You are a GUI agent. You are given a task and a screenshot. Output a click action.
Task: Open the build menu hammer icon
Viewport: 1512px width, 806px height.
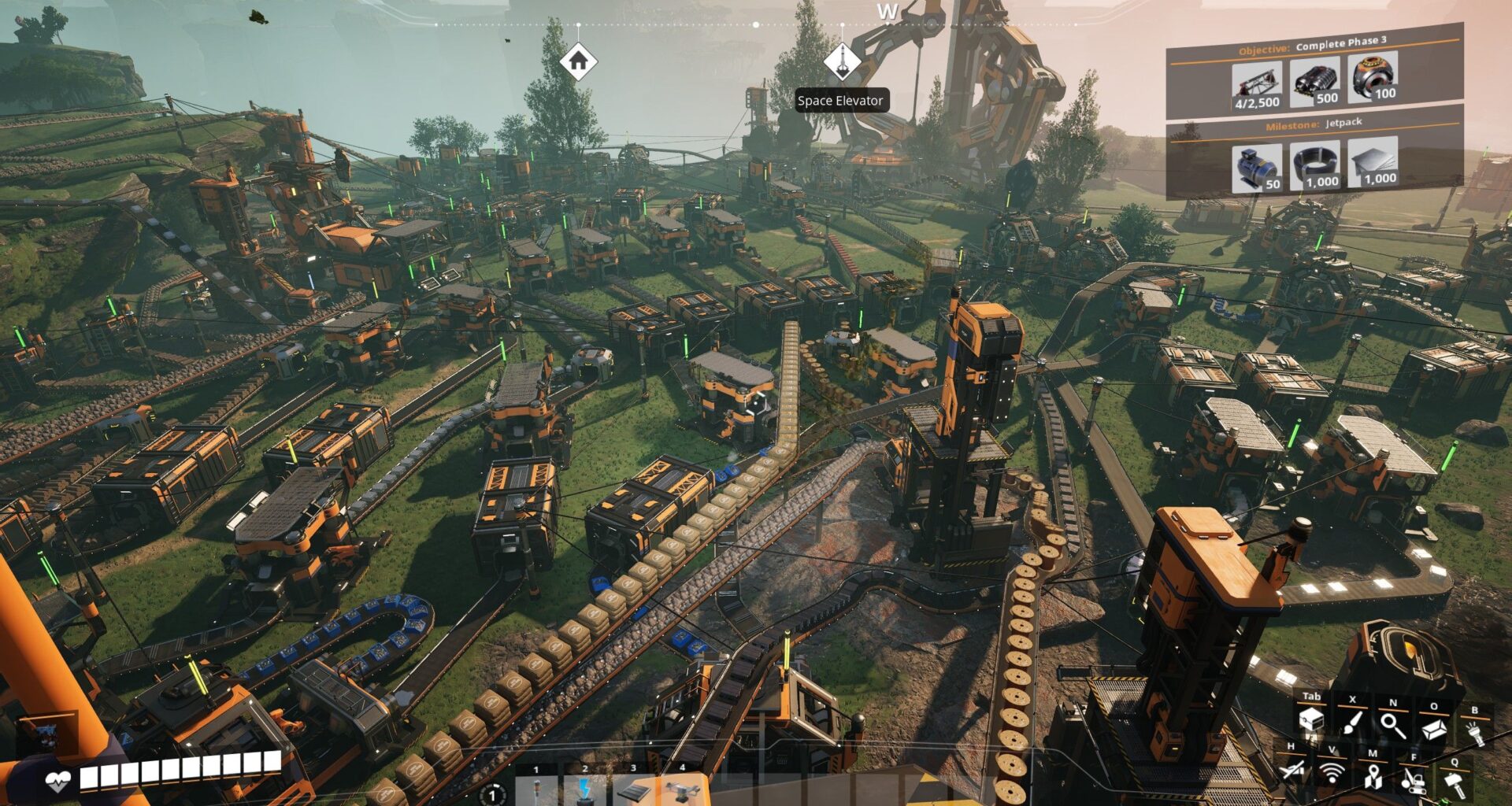pyautogui.click(x=1455, y=785)
